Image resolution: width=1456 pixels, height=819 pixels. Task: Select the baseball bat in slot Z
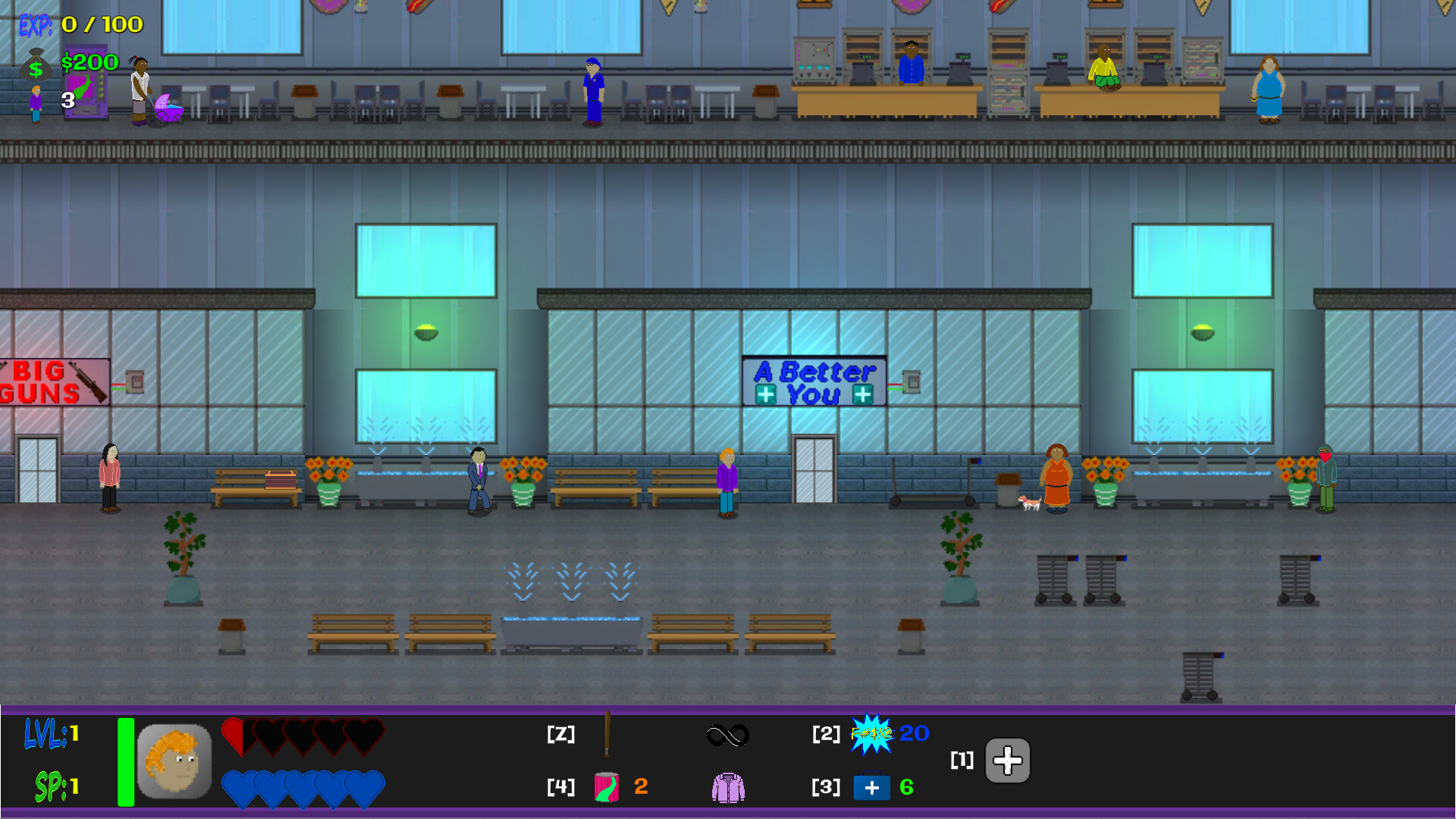tap(607, 734)
